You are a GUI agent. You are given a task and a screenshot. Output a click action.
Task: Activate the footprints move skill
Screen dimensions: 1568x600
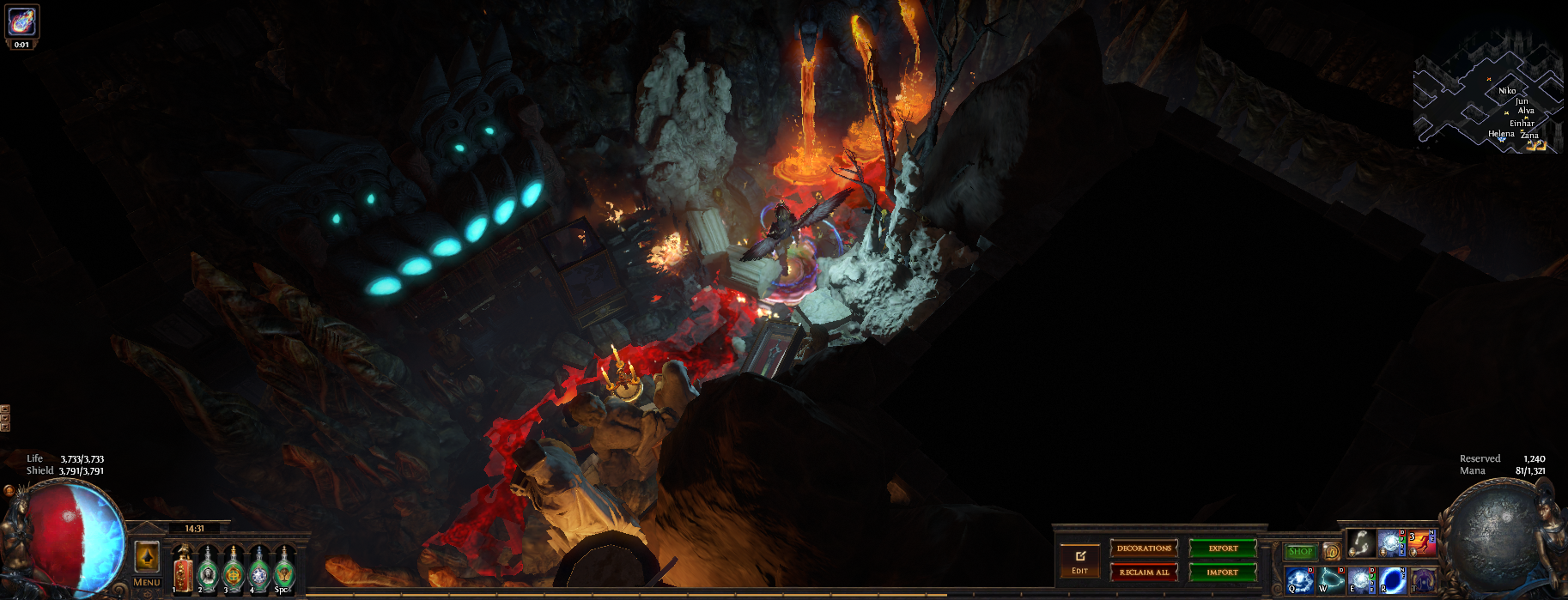tap(1360, 543)
